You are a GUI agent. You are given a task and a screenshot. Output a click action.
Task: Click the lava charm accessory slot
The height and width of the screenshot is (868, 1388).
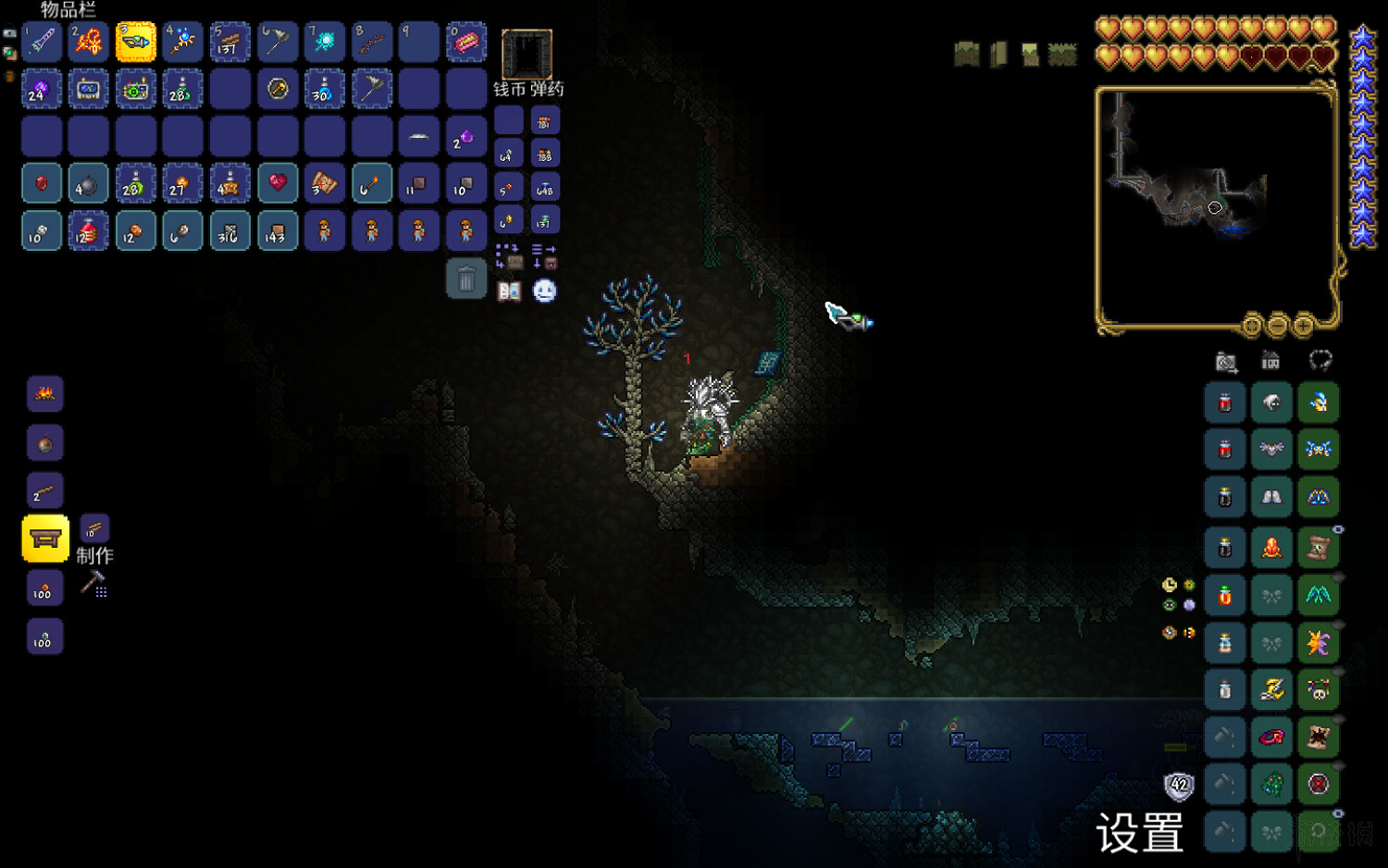(1271, 547)
